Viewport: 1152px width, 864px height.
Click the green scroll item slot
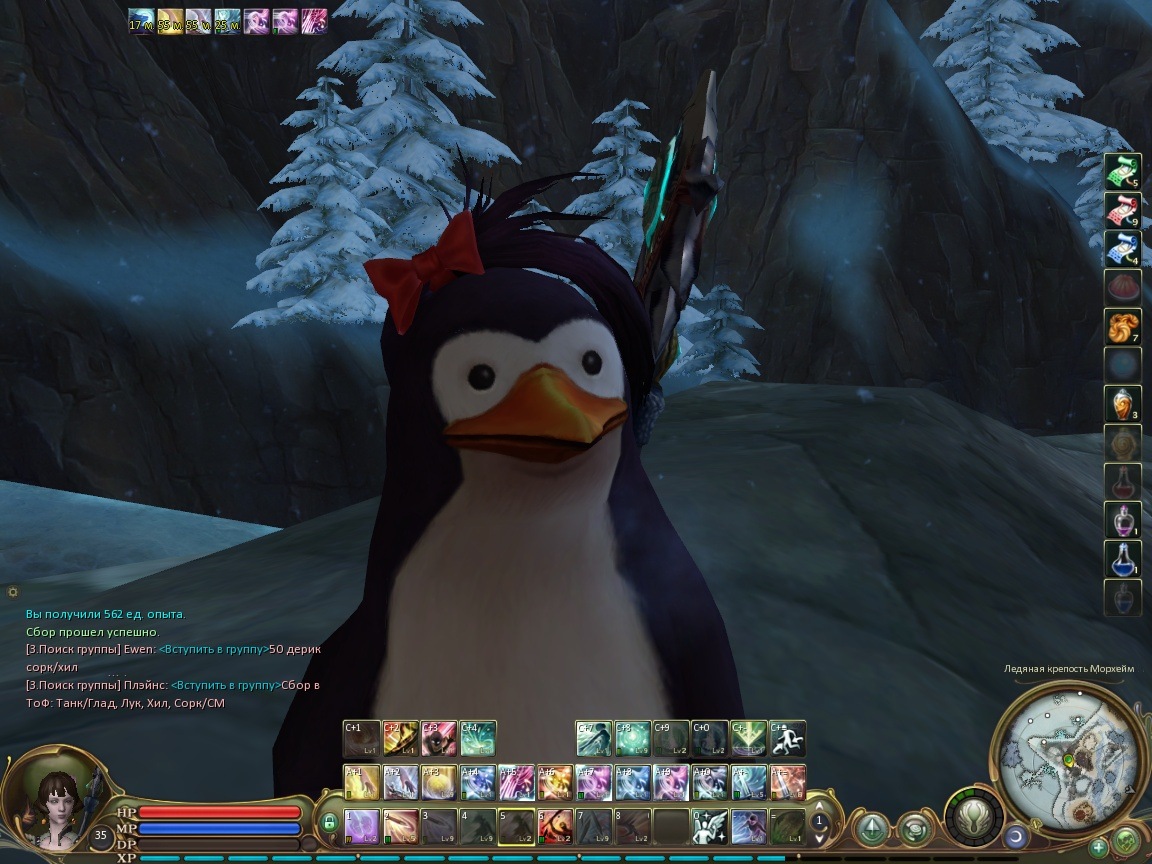coord(1122,172)
